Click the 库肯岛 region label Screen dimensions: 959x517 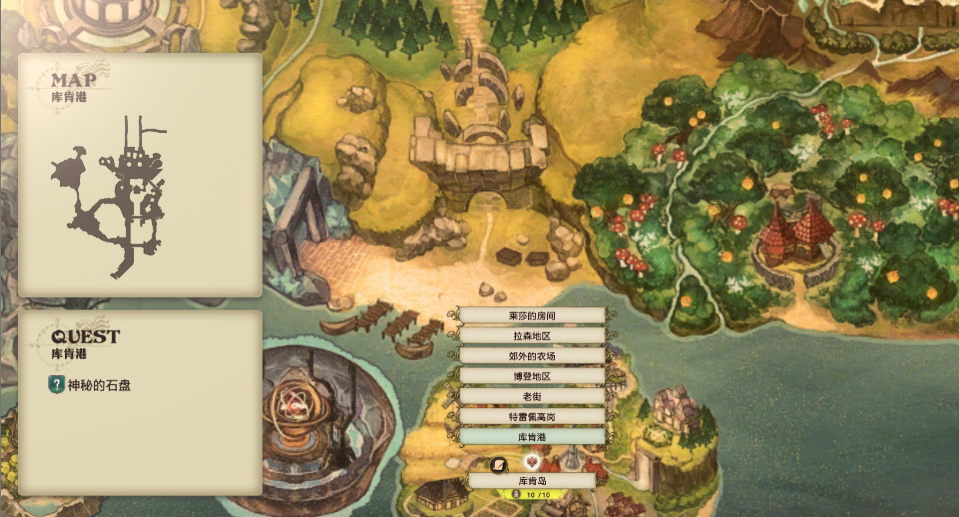pos(531,481)
